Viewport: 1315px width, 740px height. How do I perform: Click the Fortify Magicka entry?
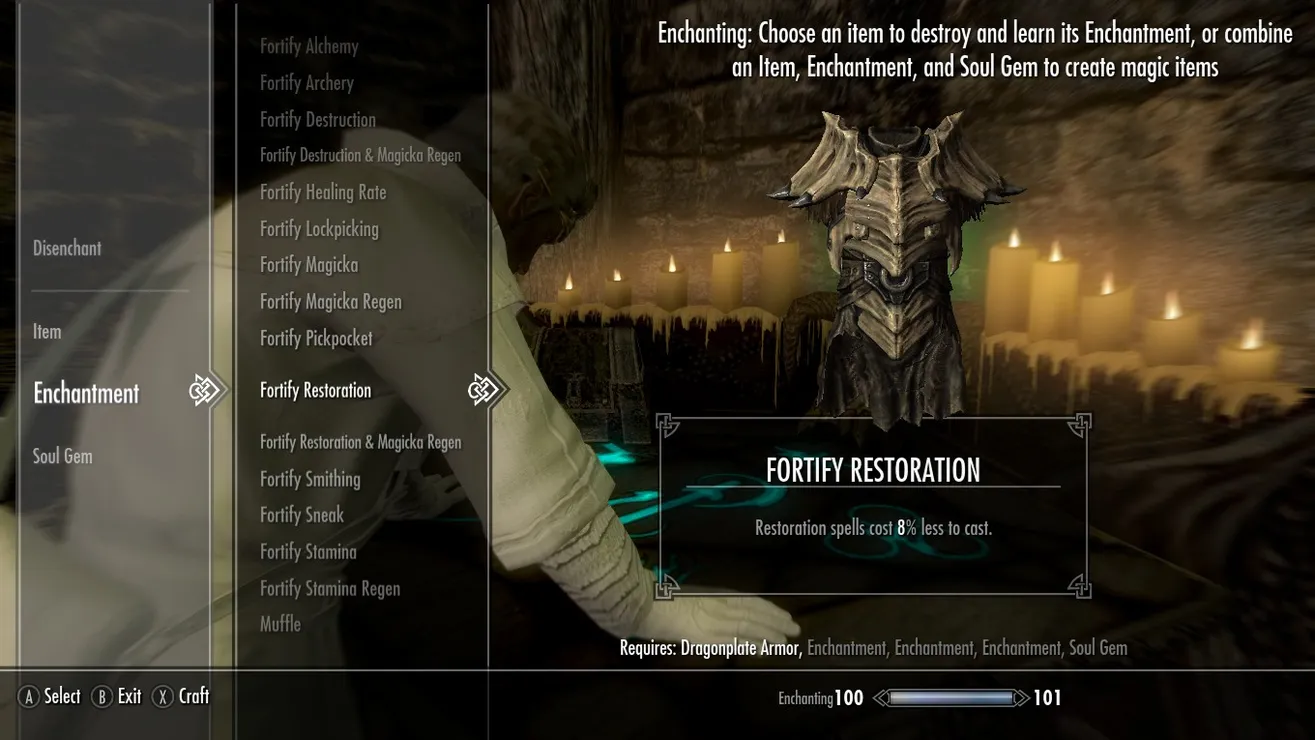pyautogui.click(x=309, y=265)
